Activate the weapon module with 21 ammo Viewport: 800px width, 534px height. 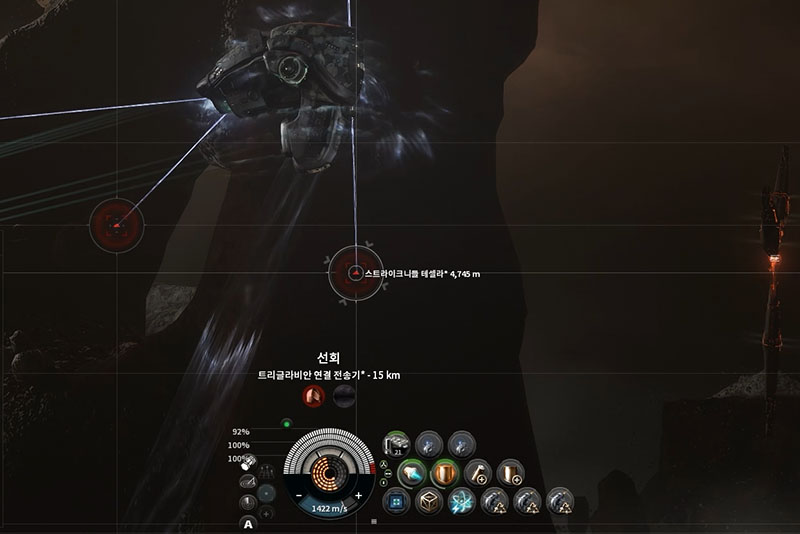(396, 443)
